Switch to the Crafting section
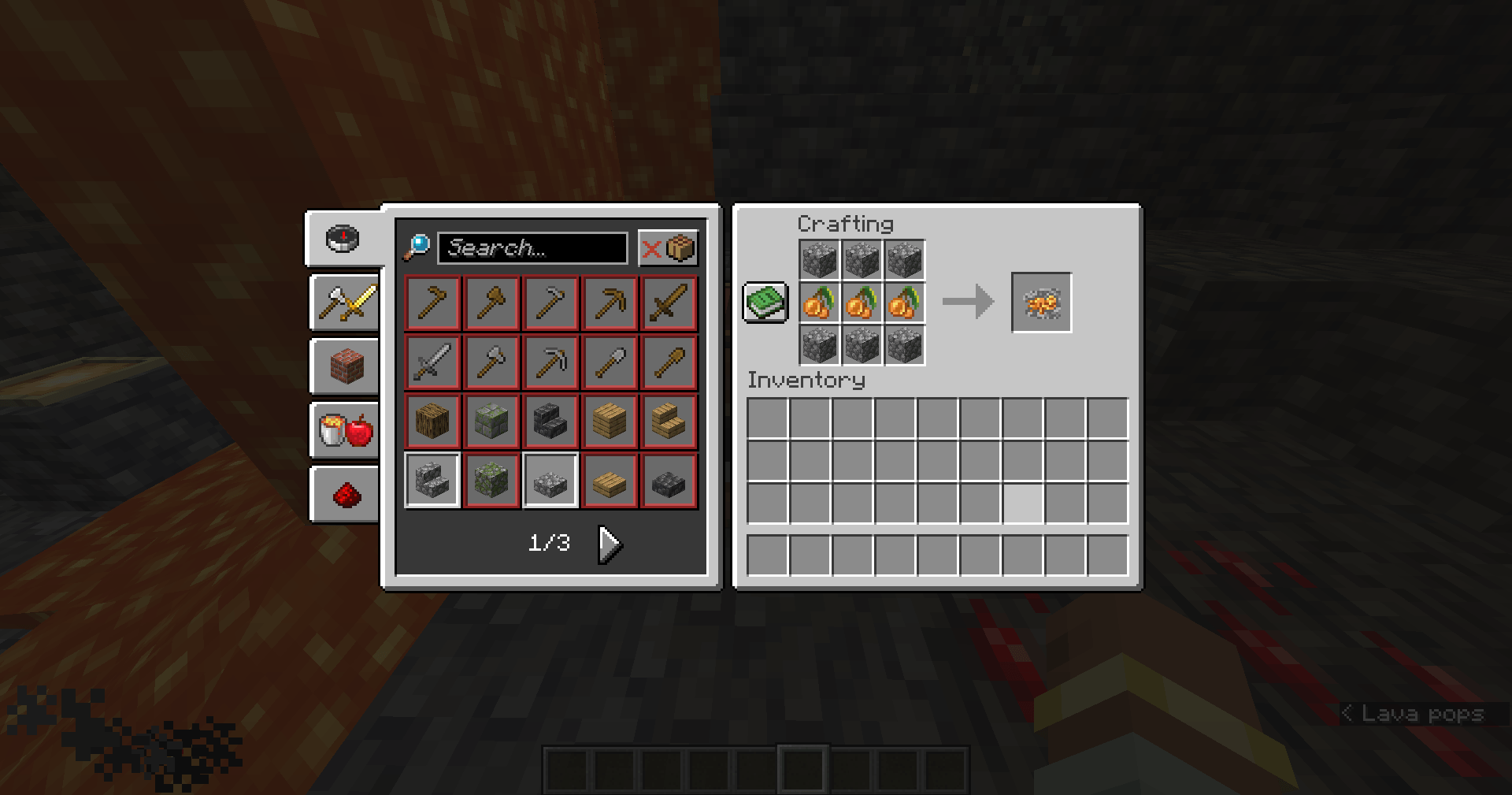This screenshot has height=795, width=1512. click(845, 224)
